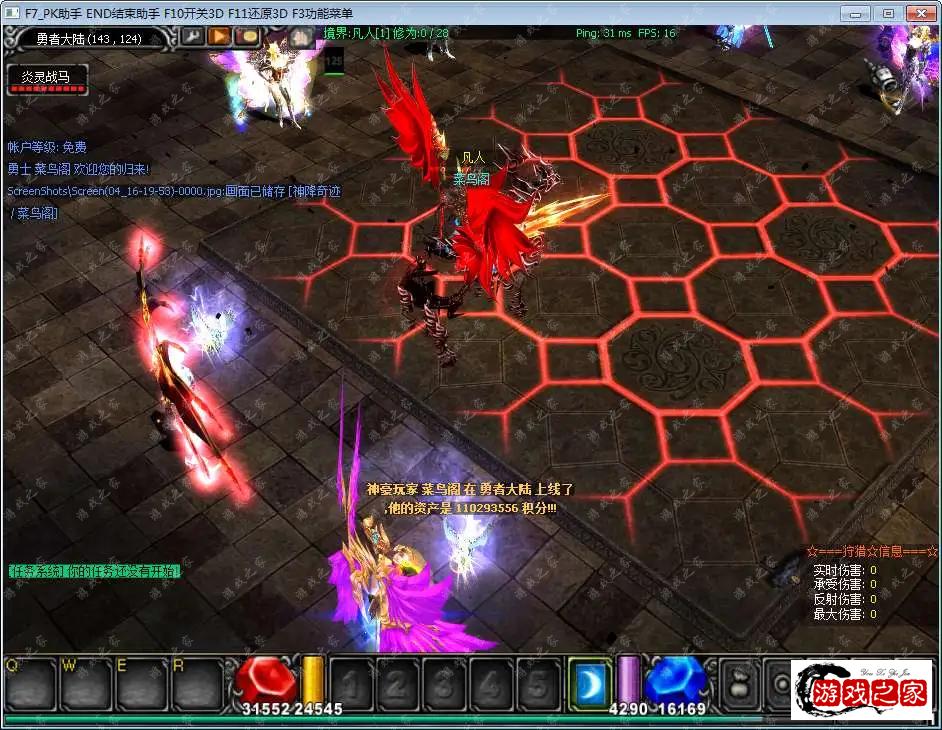
Task: Select hotbar slot number 5
Action: [x=538, y=684]
